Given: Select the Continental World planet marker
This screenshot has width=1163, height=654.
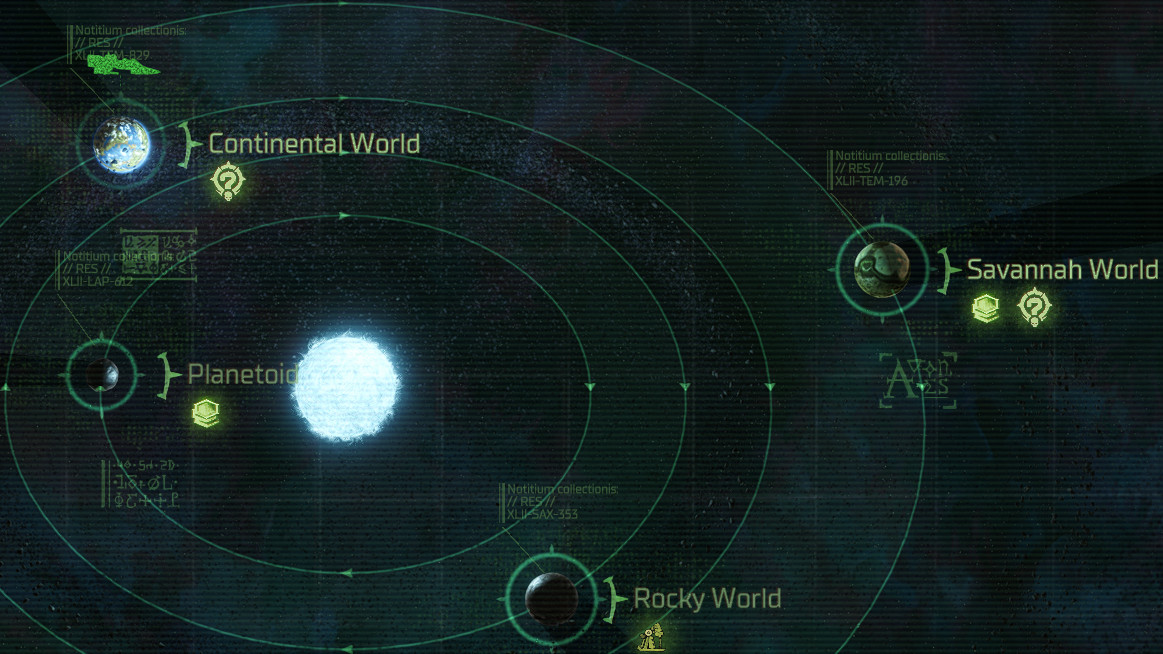Looking at the screenshot, I should coord(122,144).
